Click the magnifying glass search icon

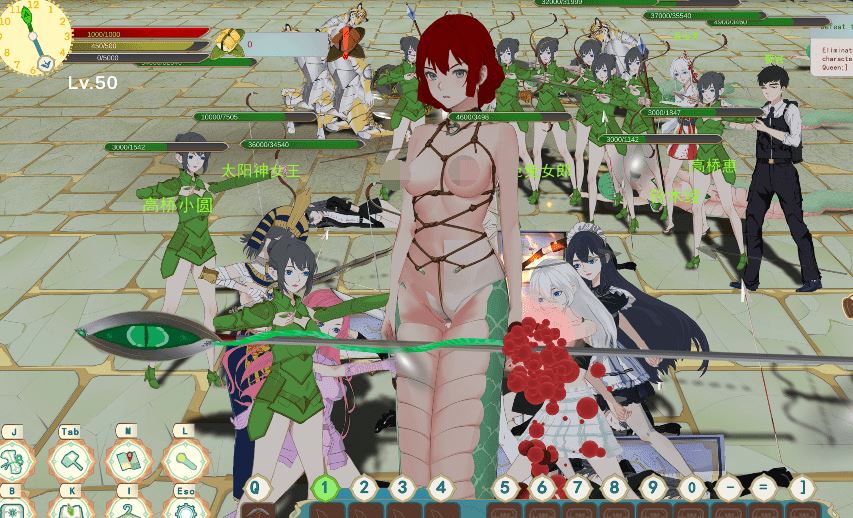coord(184,460)
